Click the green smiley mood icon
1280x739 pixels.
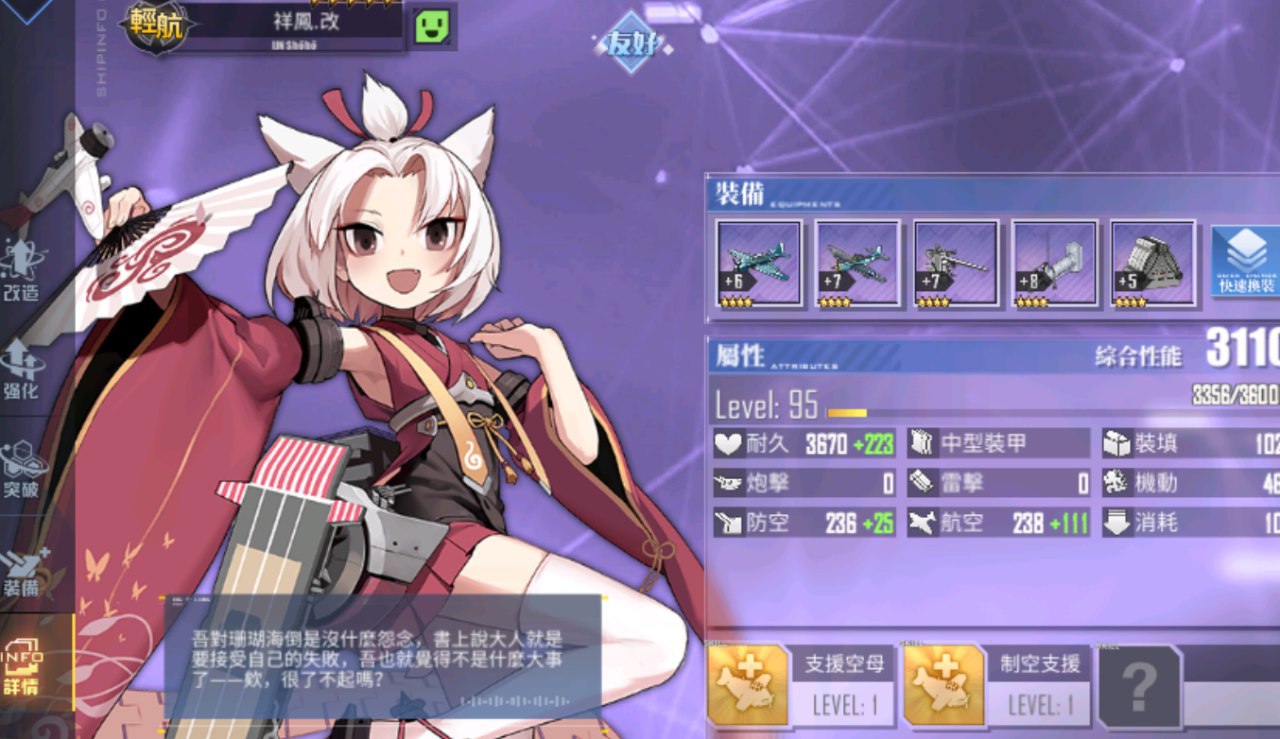pyautogui.click(x=430, y=25)
